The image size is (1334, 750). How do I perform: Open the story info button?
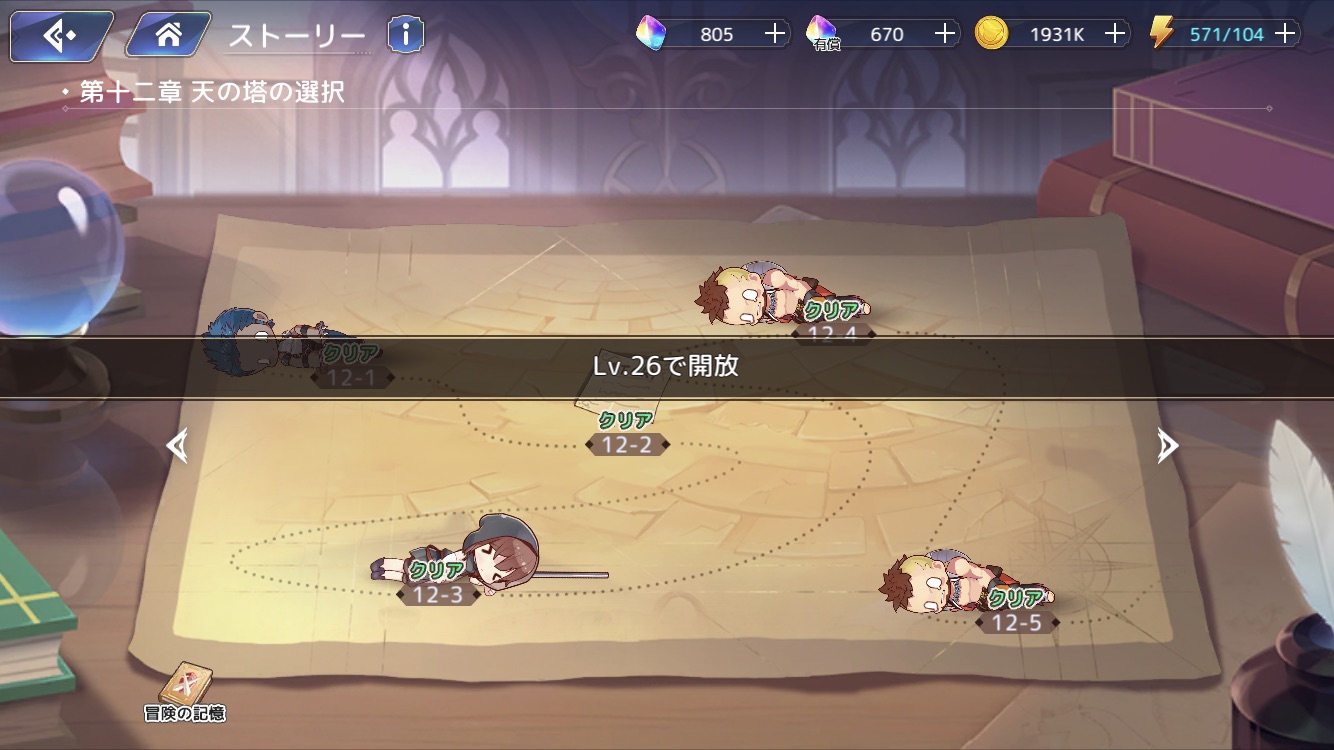click(x=405, y=35)
